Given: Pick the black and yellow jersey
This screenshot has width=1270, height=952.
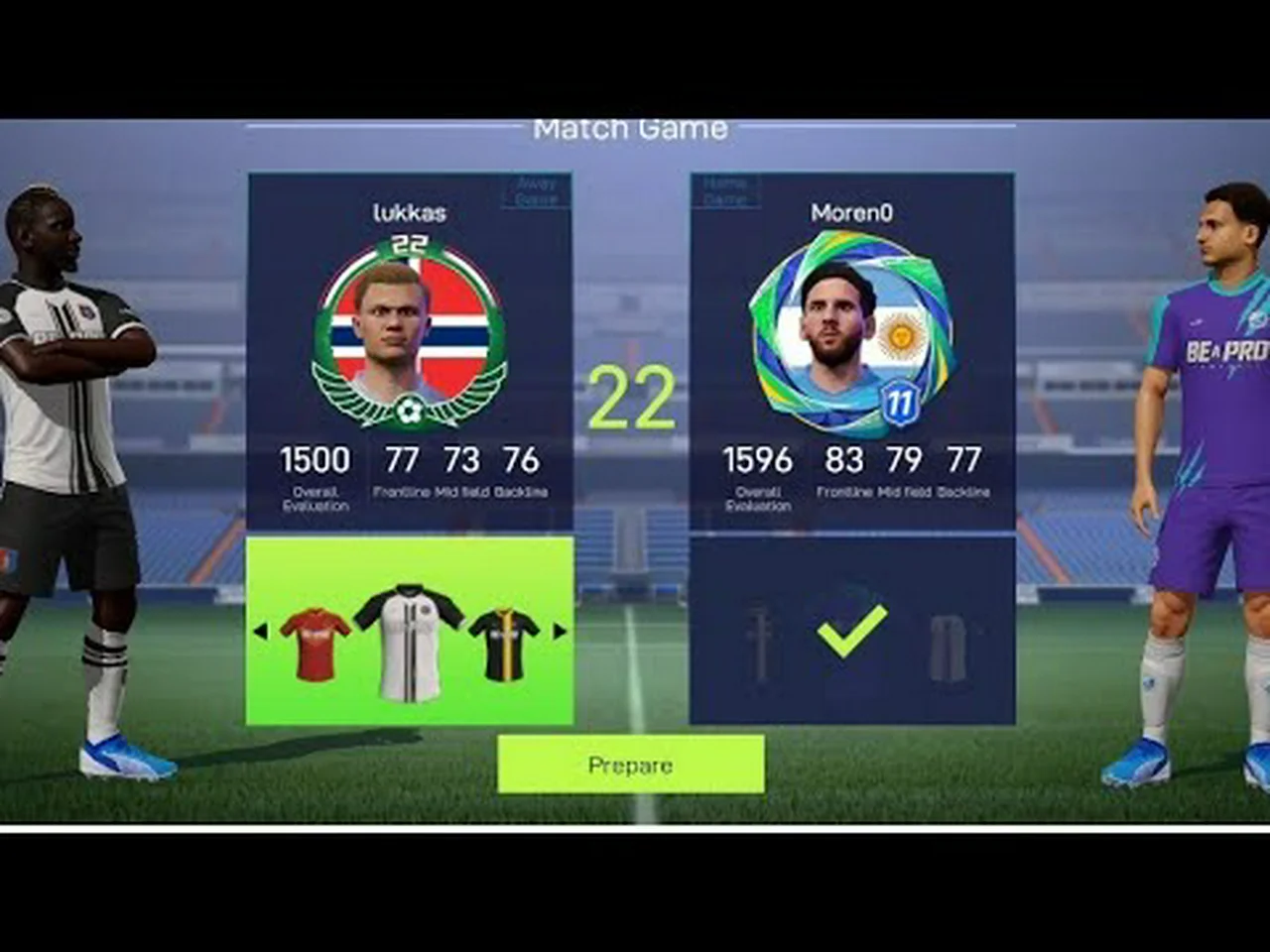Looking at the screenshot, I should pos(504,644).
